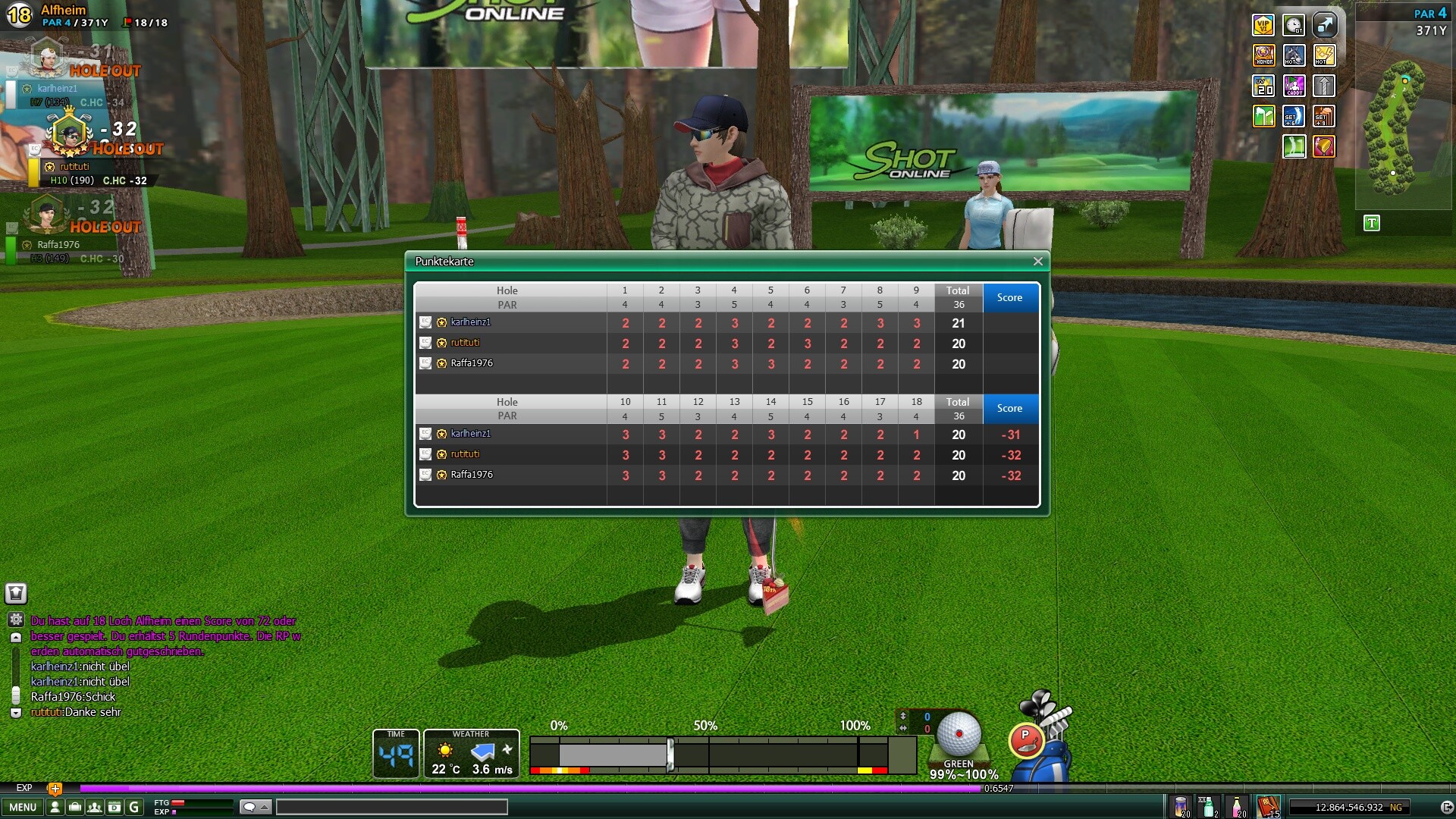This screenshot has width=1456, height=819.
Task: Click the chat message input field
Action: (x=391, y=807)
